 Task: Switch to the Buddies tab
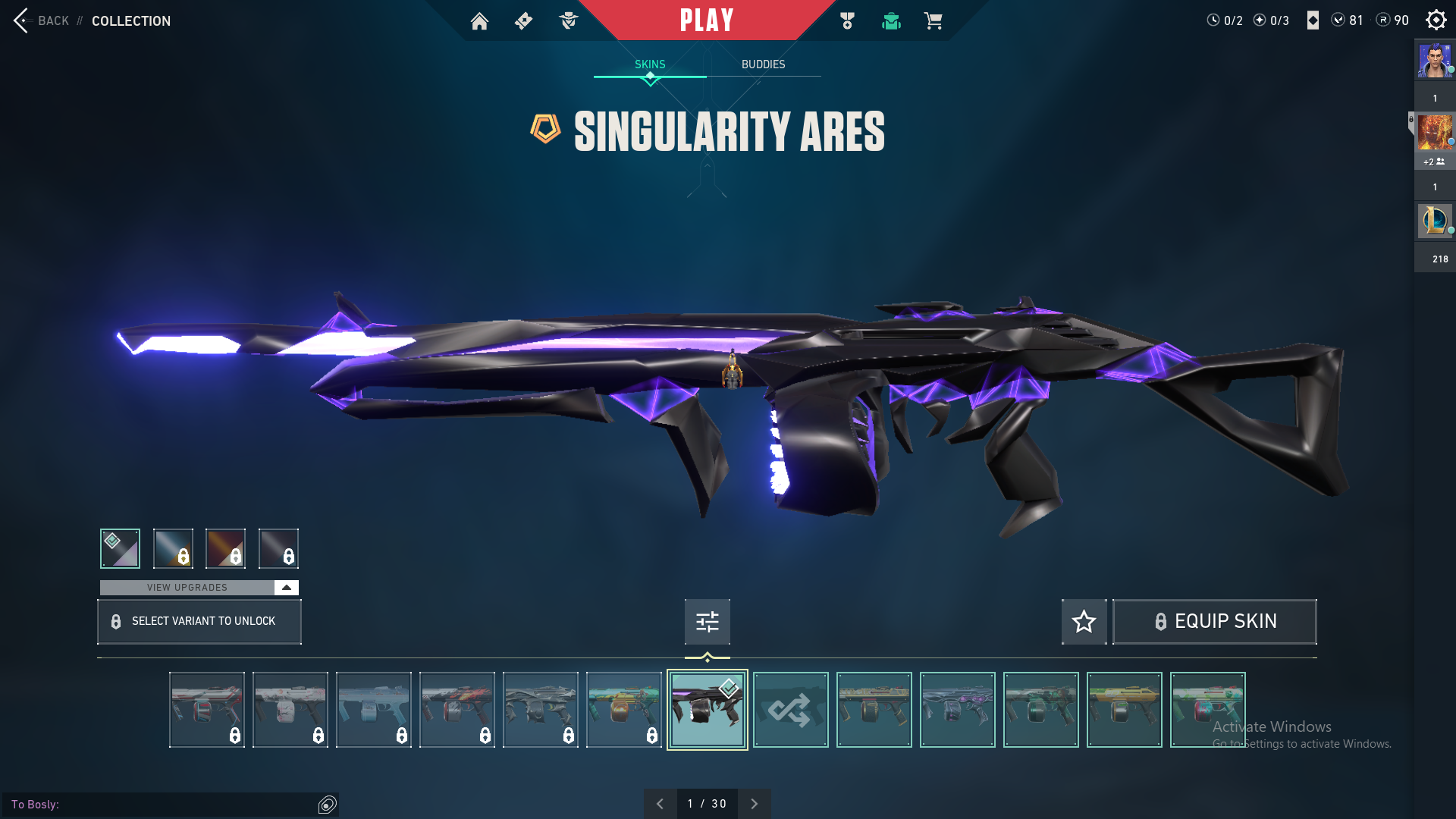763,64
